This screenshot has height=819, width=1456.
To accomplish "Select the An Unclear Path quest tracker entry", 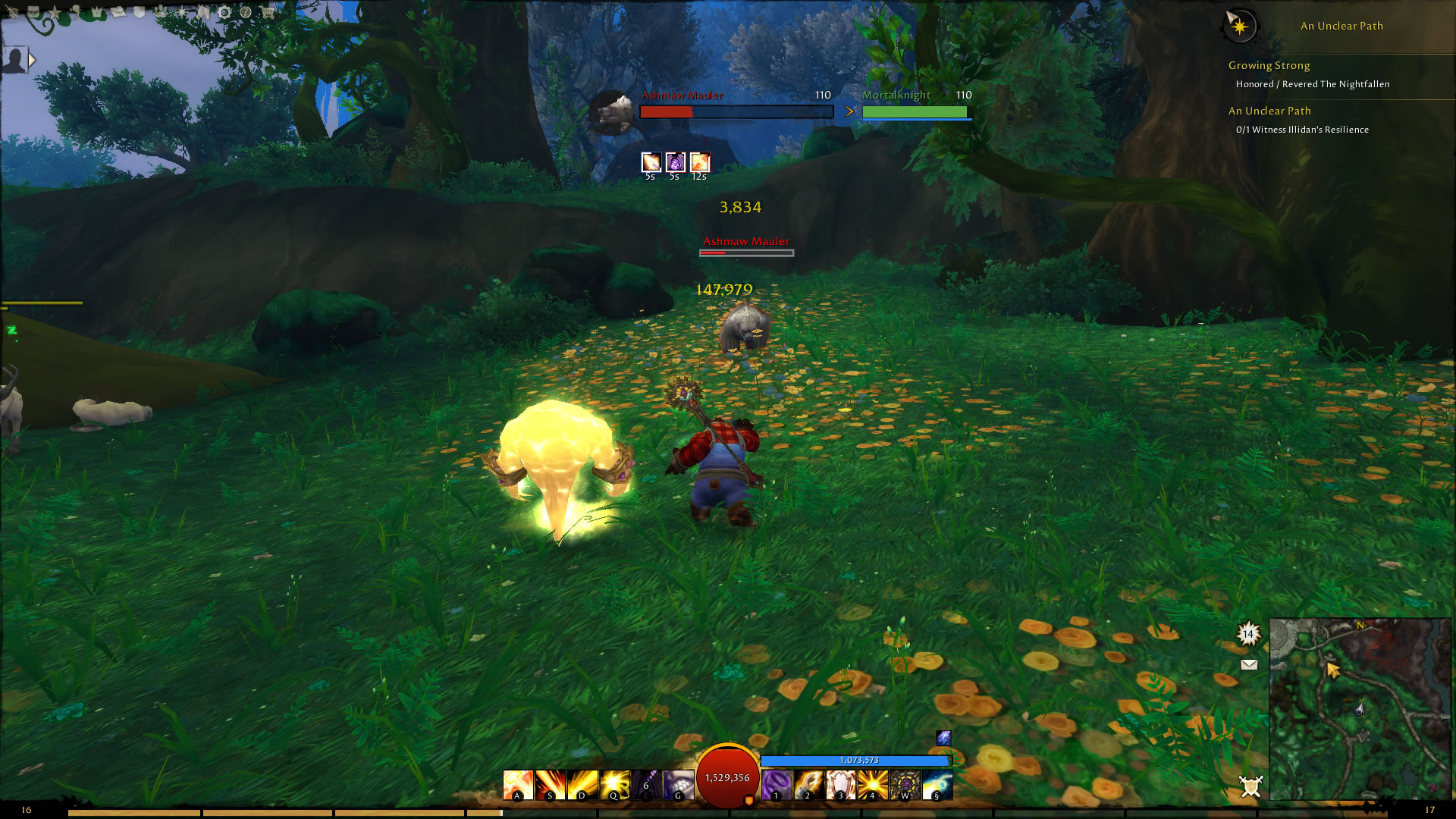I will [x=1269, y=111].
